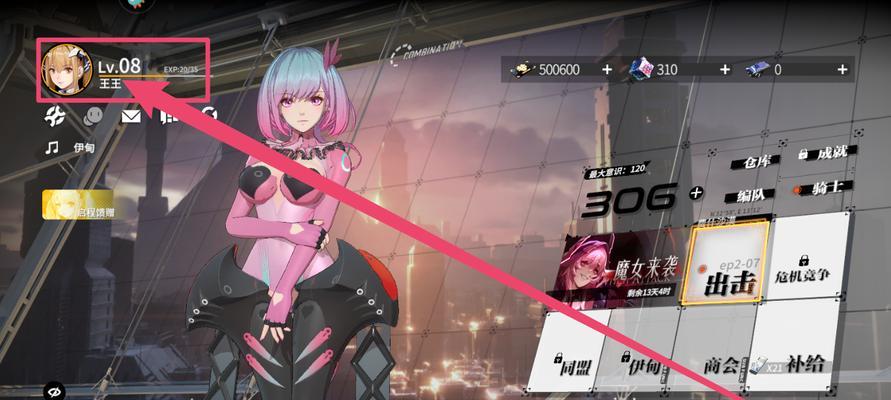This screenshot has height=400, width=891.
Task: Add more gold coin currency
Action: pyautogui.click(x=606, y=69)
